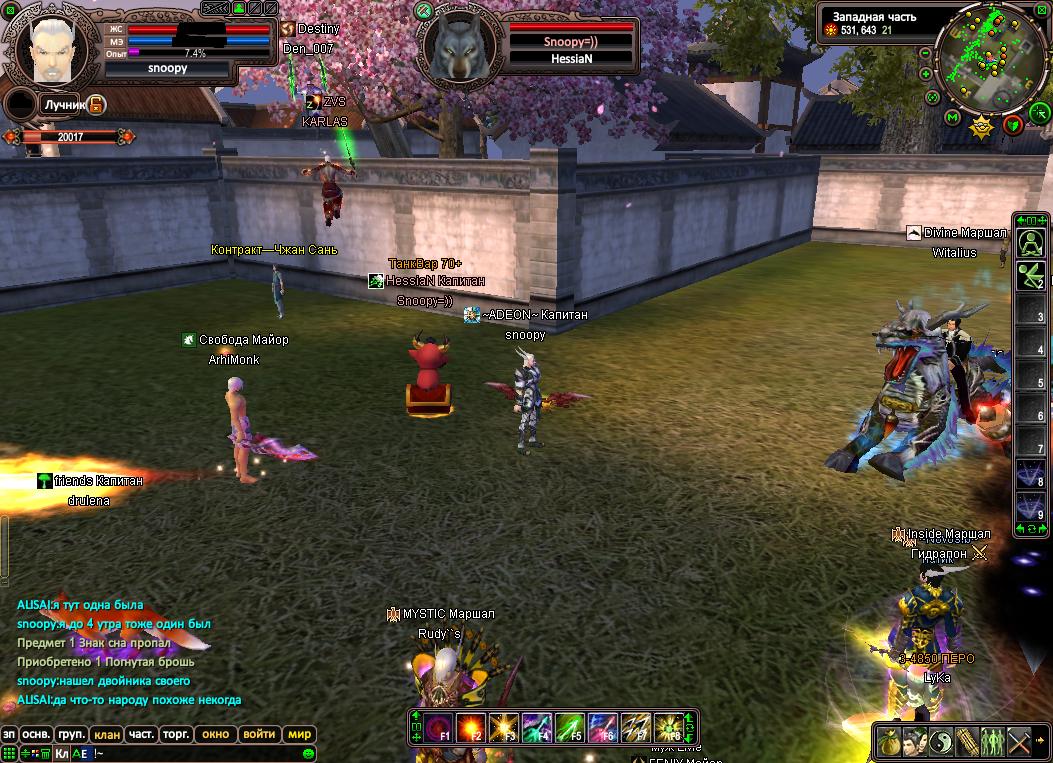
Task: Open the world map with M button
Action: (x=952, y=117)
